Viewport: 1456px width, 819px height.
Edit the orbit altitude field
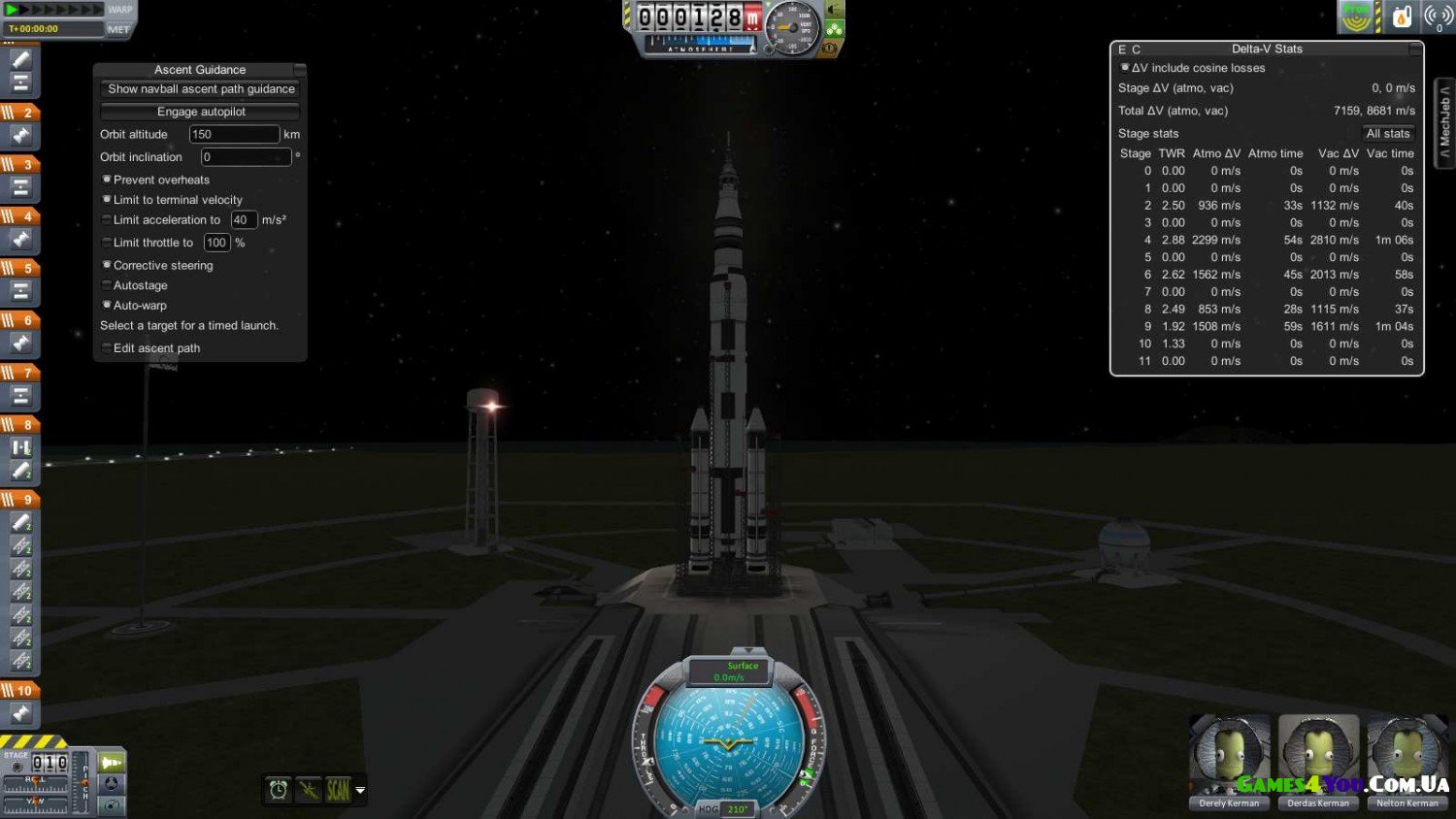click(x=233, y=135)
